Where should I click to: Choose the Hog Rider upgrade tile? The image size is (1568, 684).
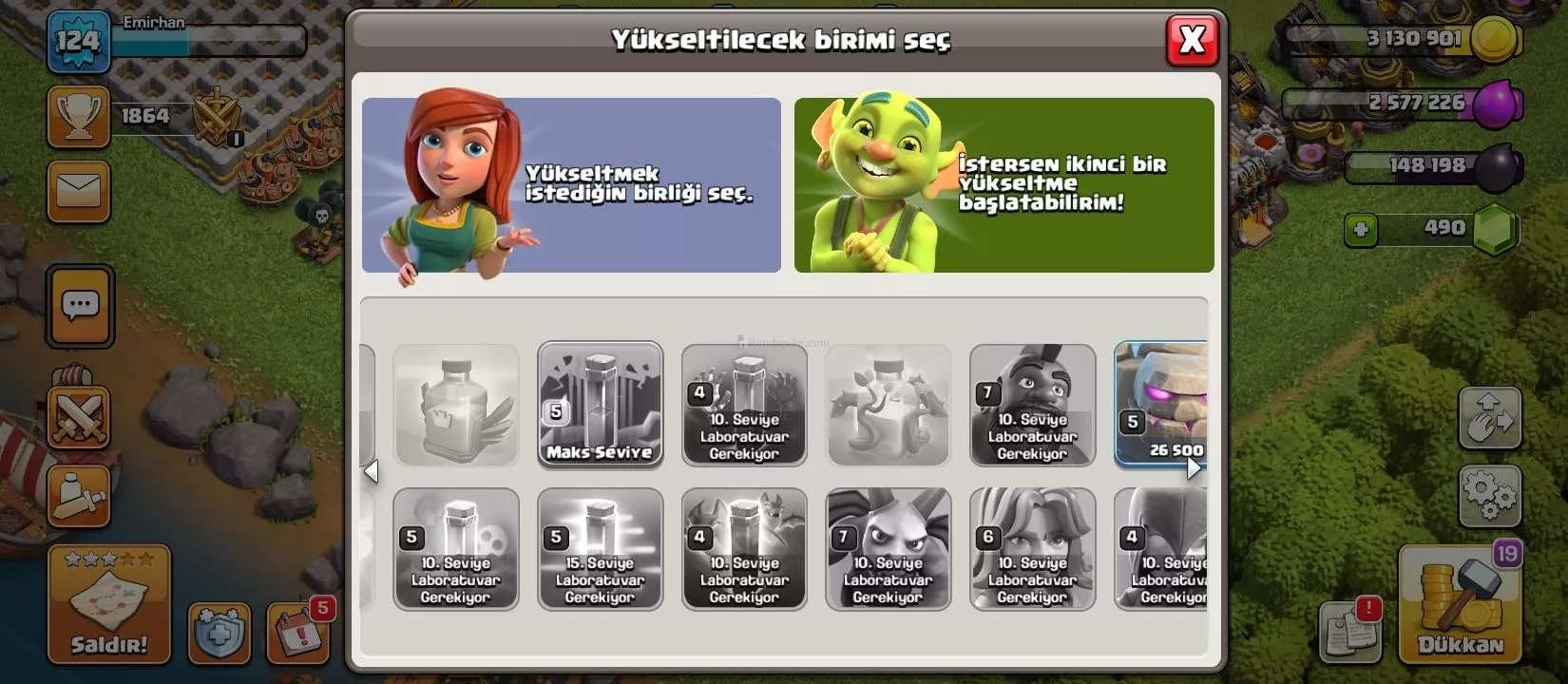(x=1032, y=406)
